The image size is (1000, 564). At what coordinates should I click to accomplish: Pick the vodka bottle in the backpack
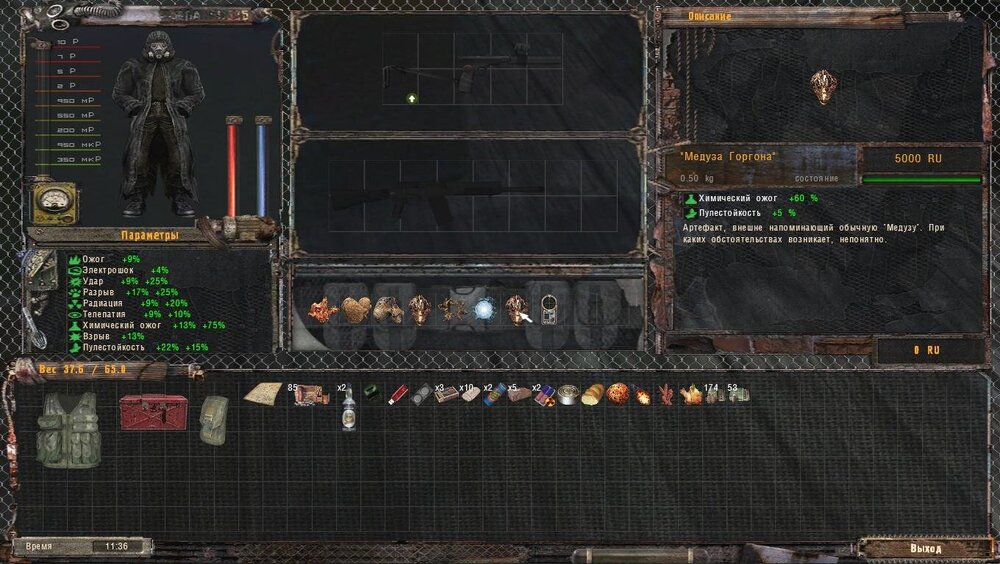(348, 407)
